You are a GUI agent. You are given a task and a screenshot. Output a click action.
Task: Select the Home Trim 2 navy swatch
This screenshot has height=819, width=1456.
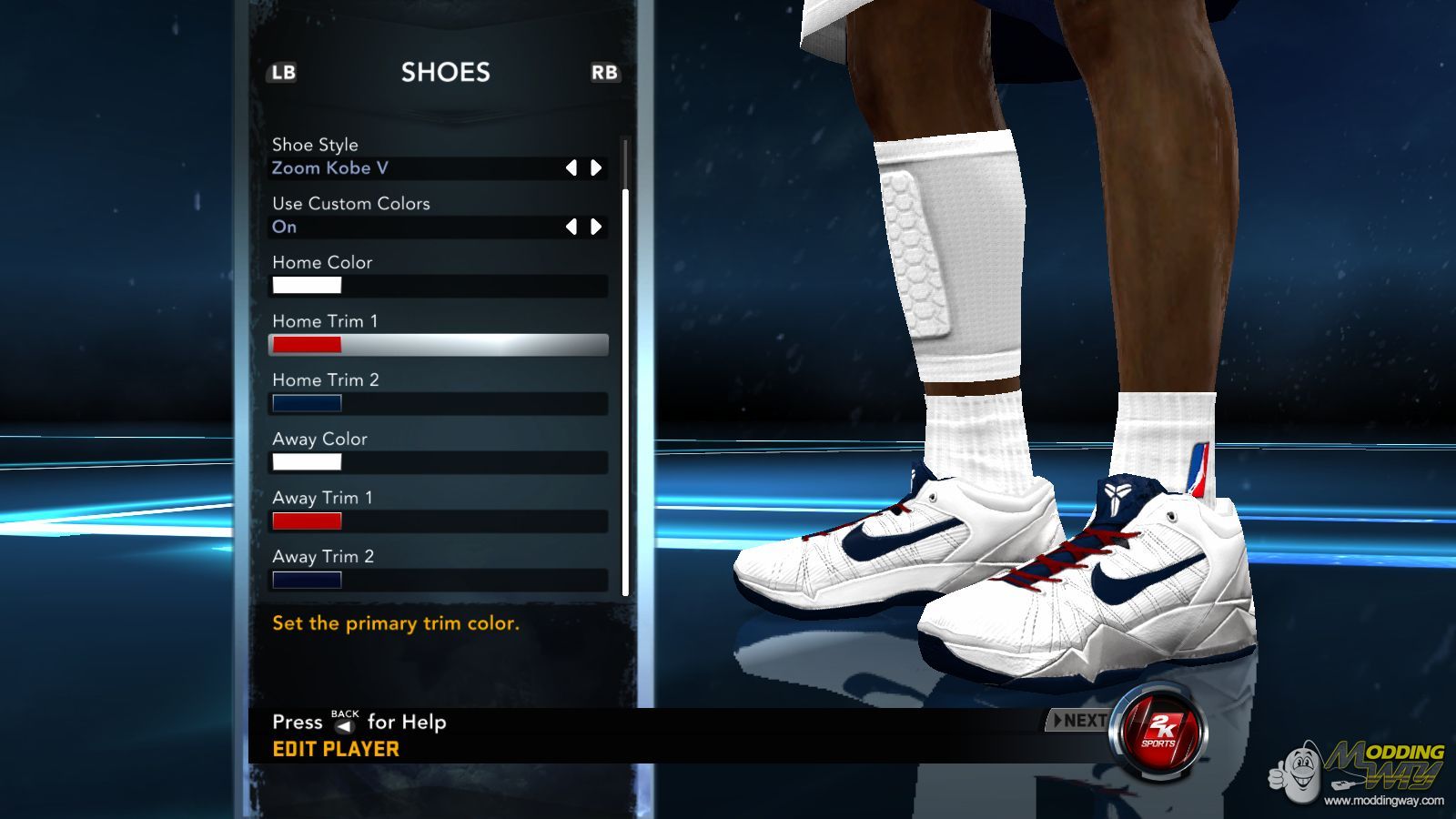[307, 403]
